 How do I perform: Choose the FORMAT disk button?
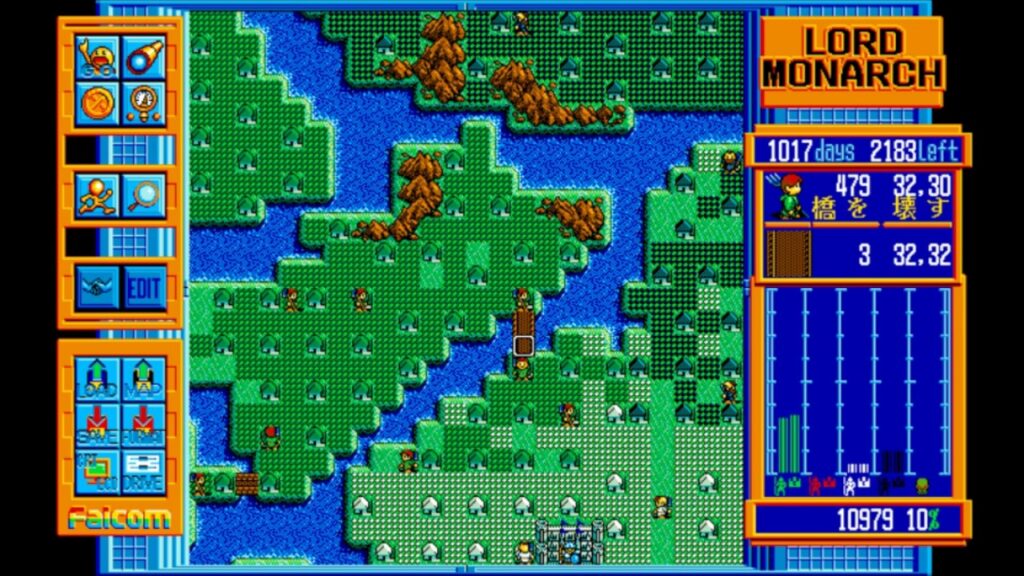tap(144, 424)
